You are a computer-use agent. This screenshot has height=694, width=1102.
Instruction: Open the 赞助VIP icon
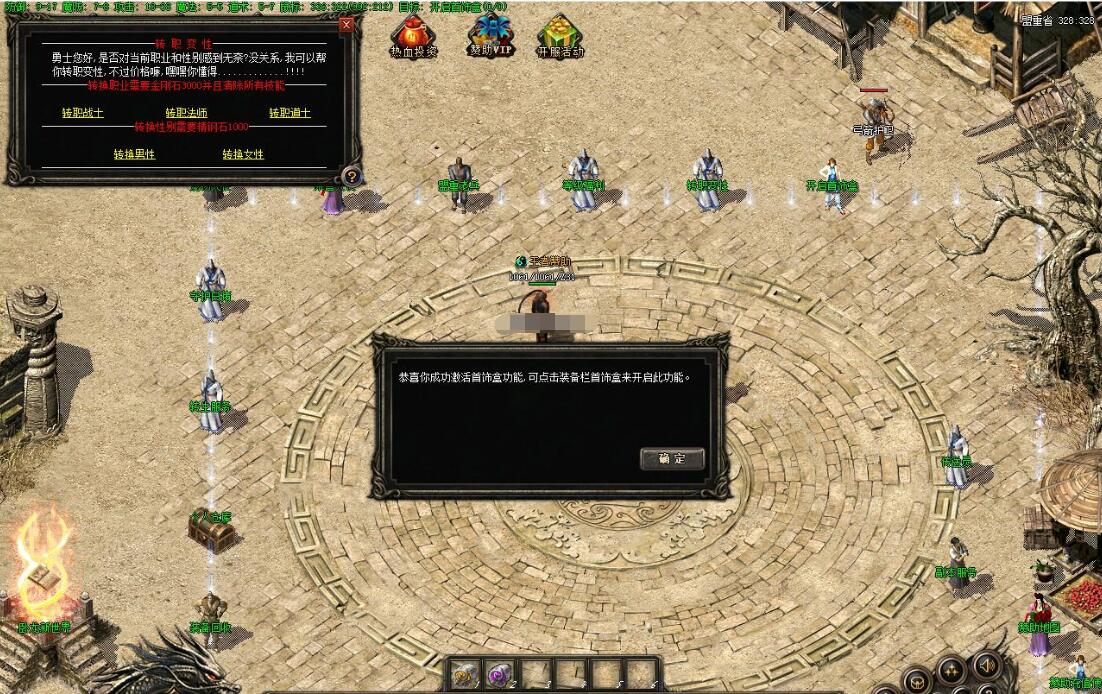pos(491,34)
